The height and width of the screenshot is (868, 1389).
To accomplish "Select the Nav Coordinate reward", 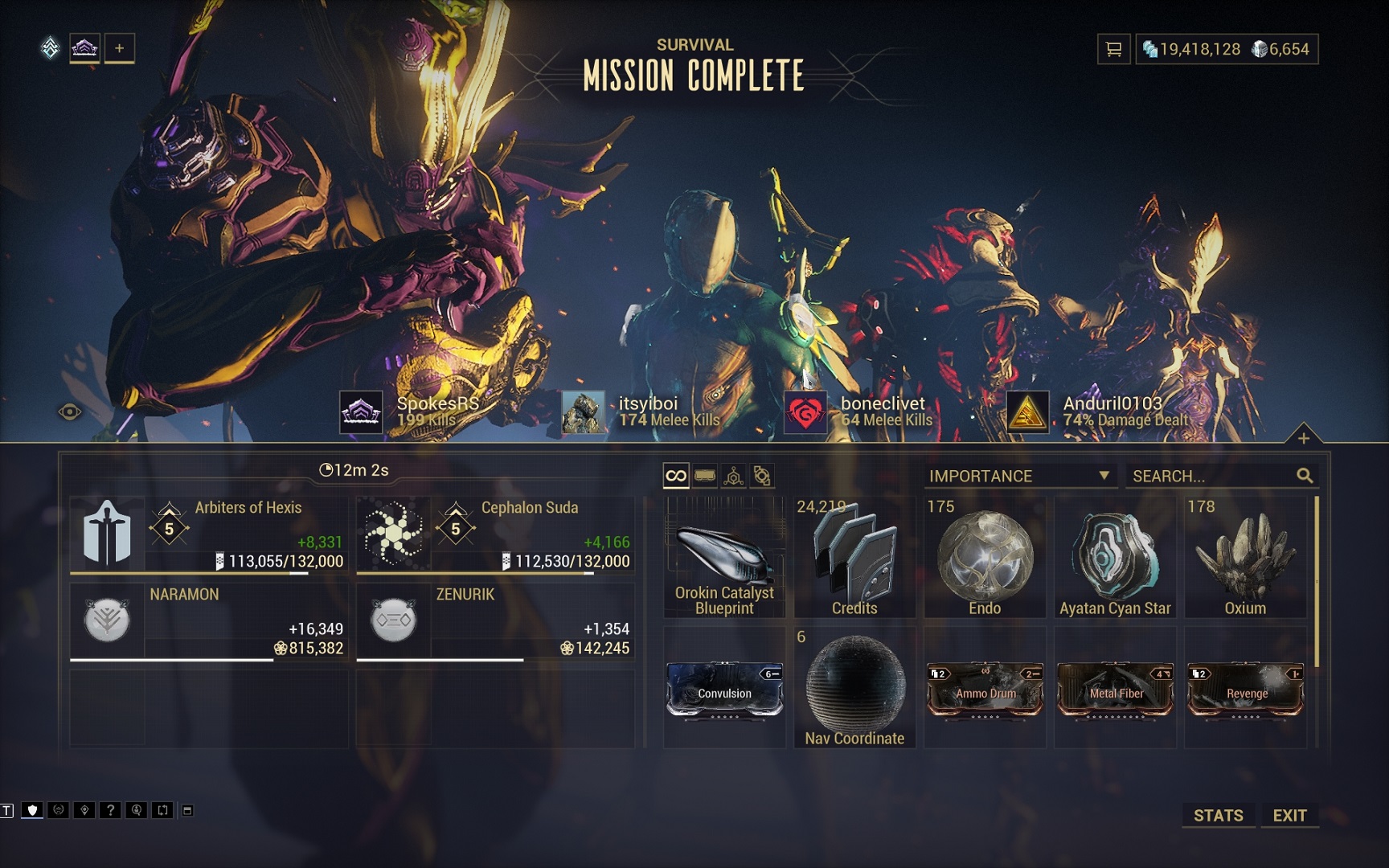I will pyautogui.click(x=854, y=688).
